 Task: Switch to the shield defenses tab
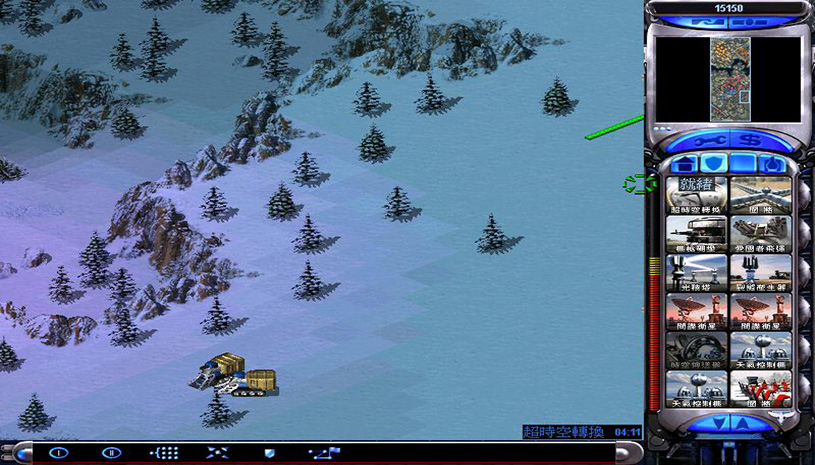pyautogui.click(x=712, y=164)
